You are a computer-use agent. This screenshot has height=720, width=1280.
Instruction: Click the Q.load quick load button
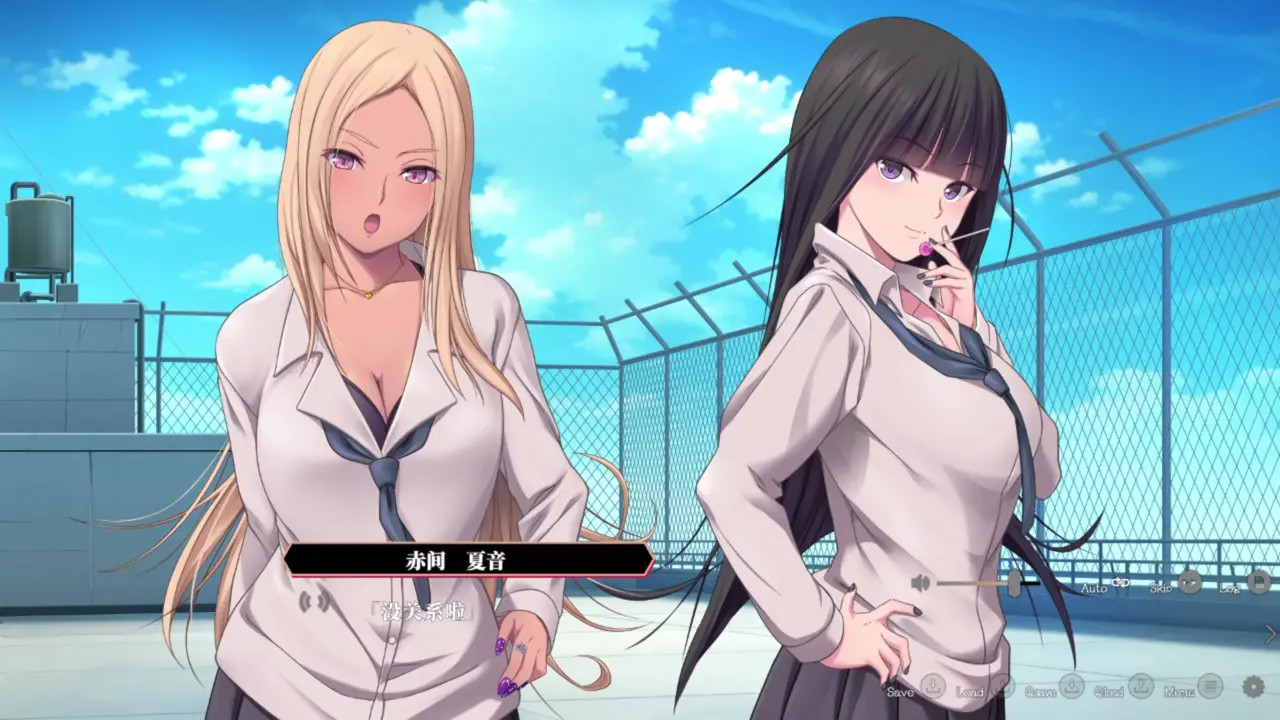click(1141, 686)
